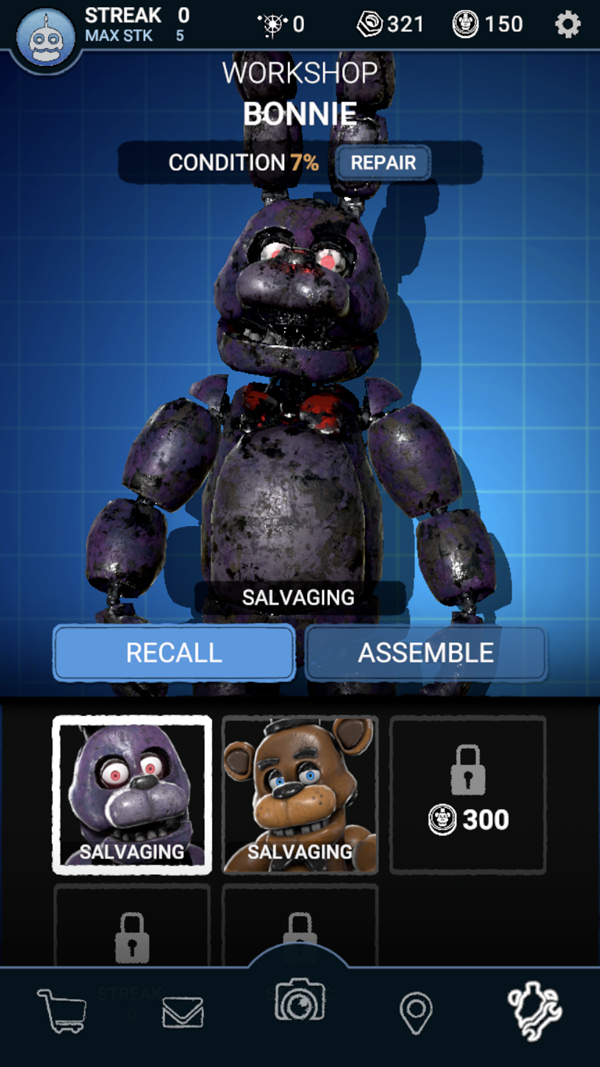Open the map location pin

(x=415, y=1013)
